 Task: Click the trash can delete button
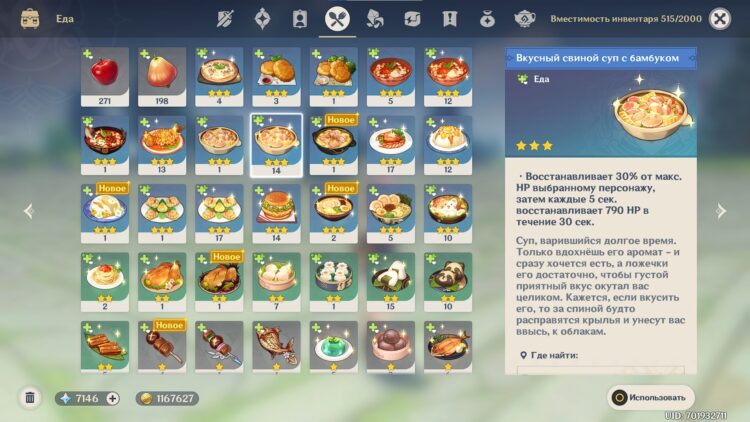tap(30, 398)
